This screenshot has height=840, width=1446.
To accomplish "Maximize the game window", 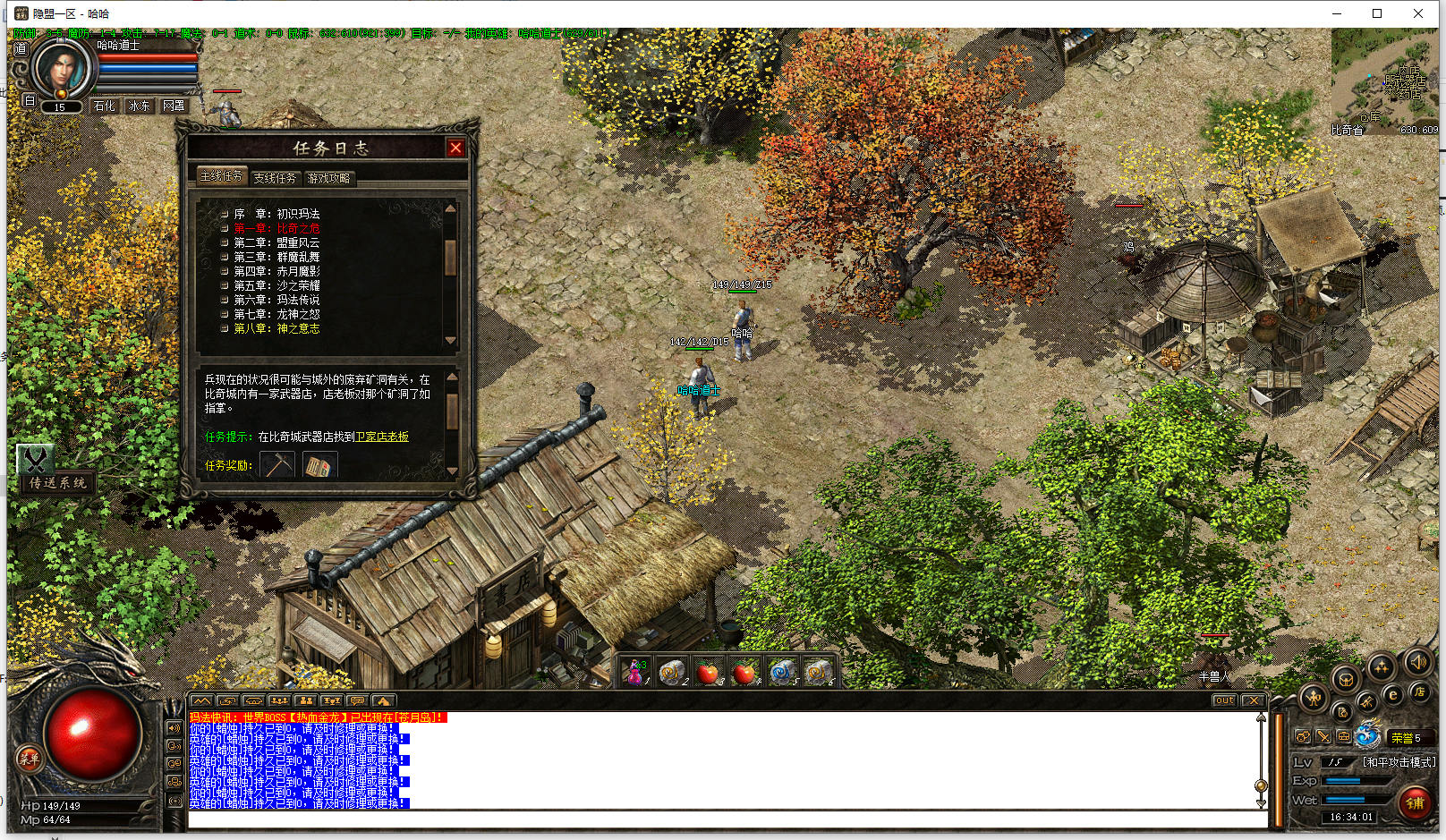I will (1377, 13).
